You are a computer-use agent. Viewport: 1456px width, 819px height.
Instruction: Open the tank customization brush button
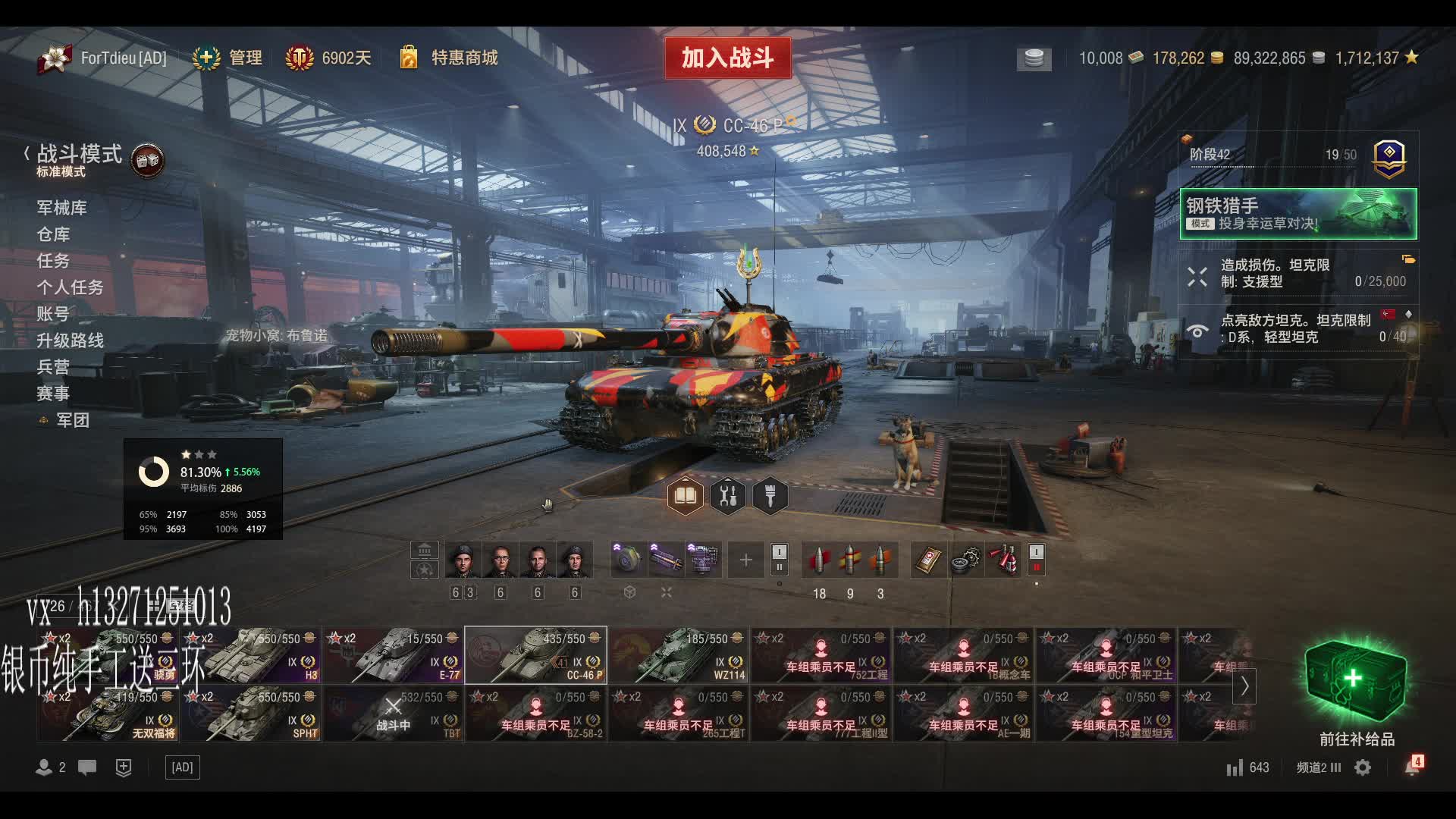770,496
